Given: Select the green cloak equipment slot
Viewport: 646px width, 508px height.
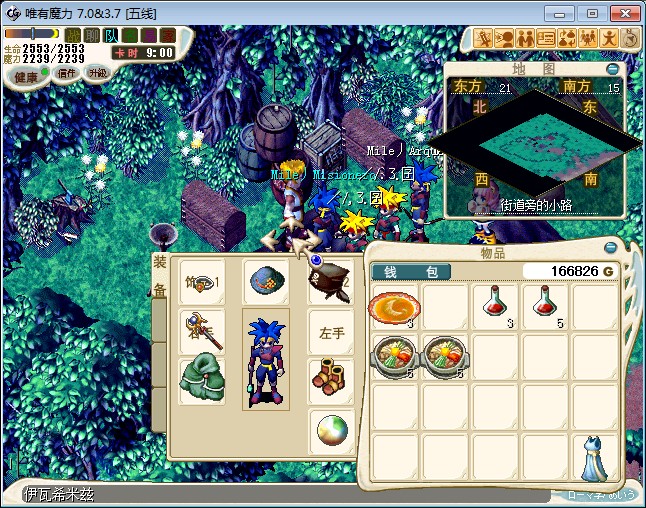Looking at the screenshot, I should pos(200,380).
